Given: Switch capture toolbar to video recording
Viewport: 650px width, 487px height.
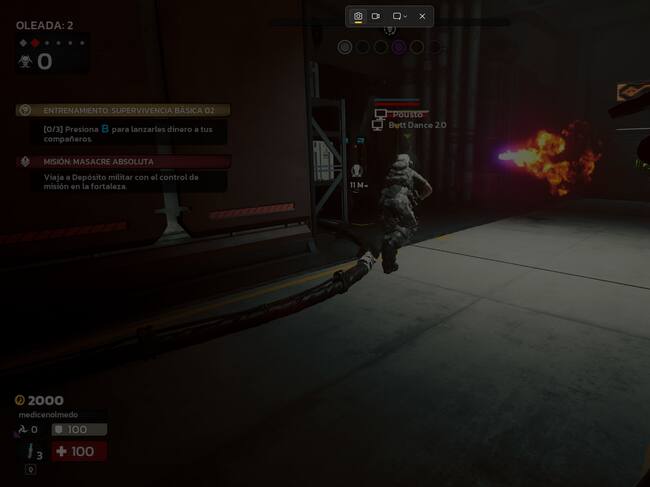Looking at the screenshot, I should tap(376, 16).
